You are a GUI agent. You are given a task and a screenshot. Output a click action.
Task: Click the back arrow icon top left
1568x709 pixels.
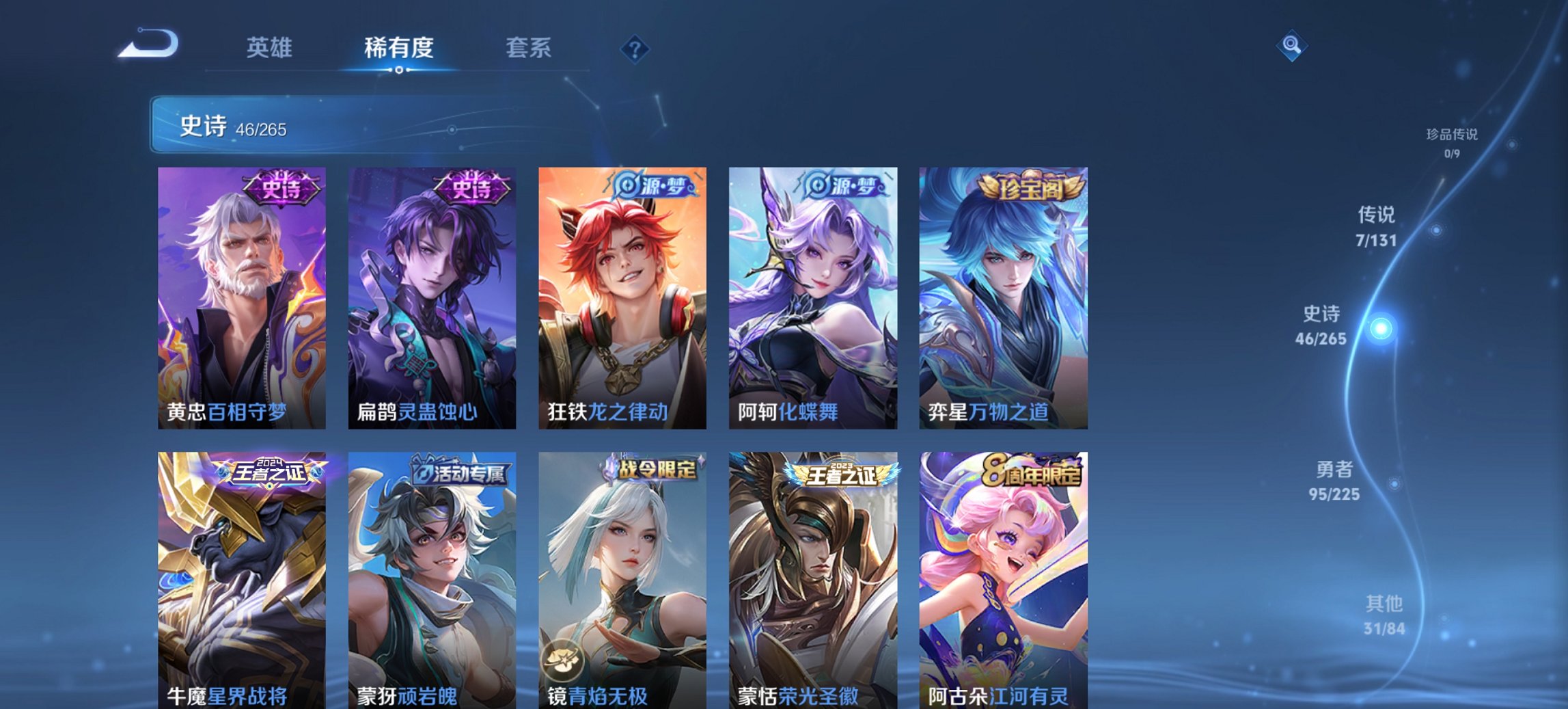click(x=149, y=42)
